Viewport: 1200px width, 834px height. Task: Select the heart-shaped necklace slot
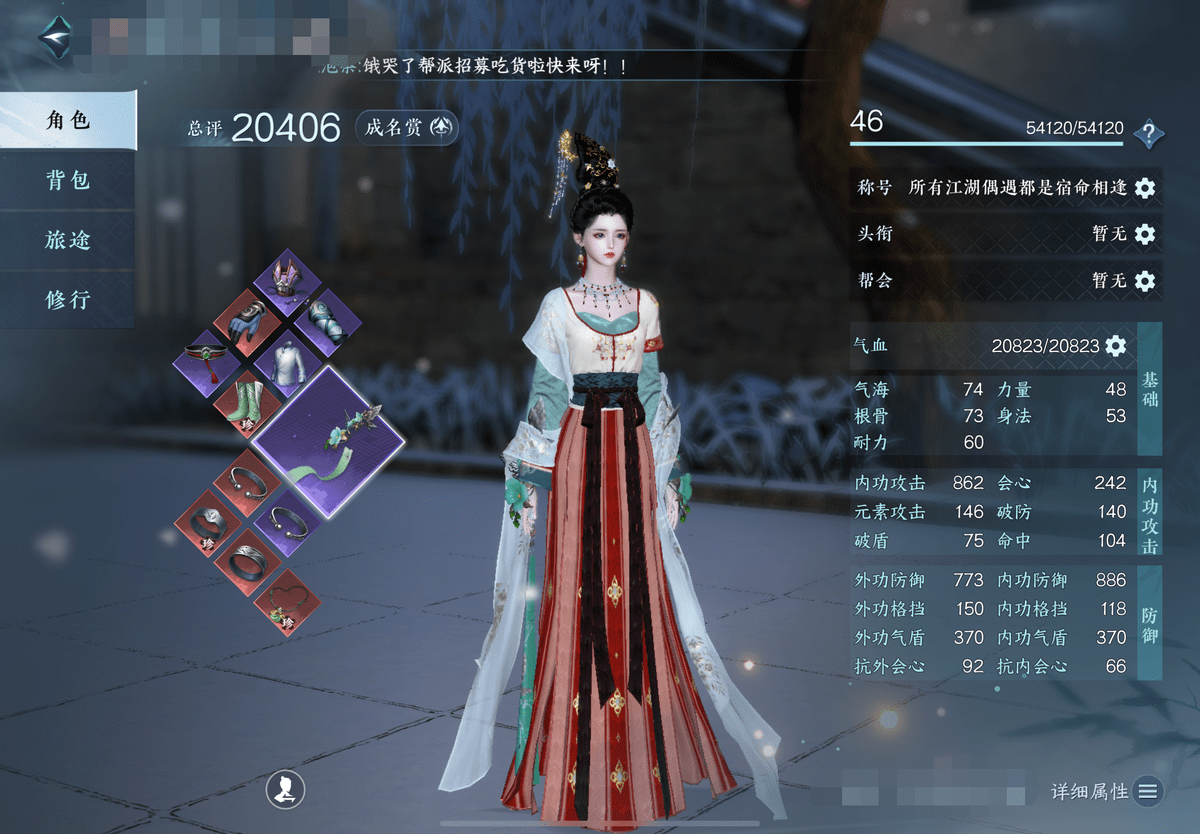(x=288, y=603)
